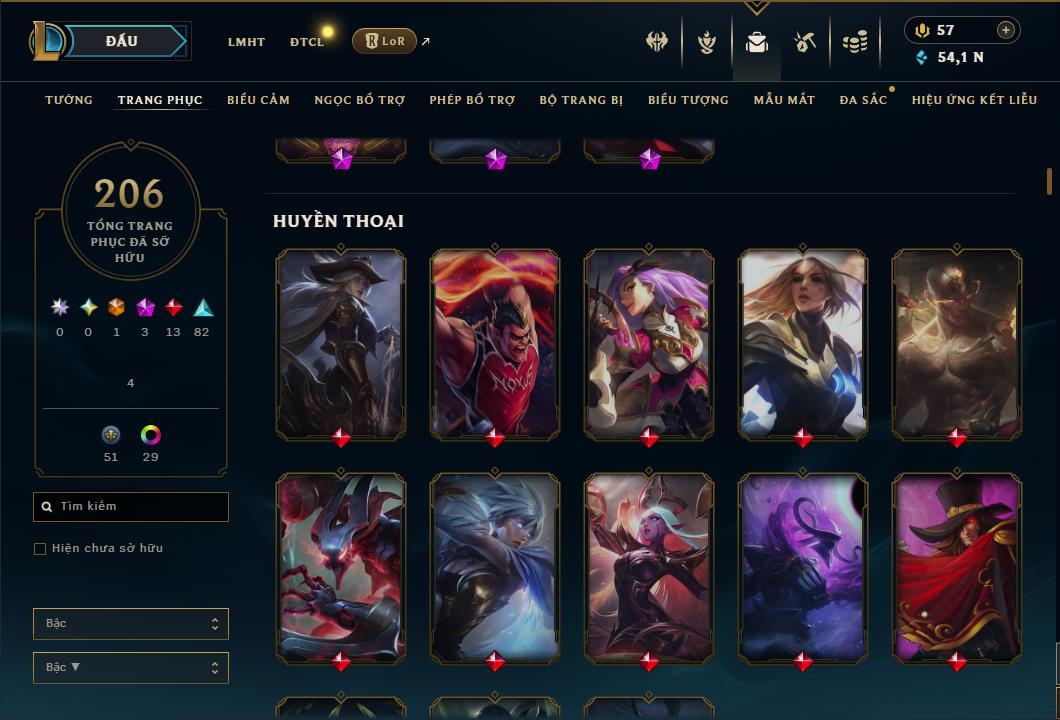Add currency with the plus button
Viewport: 1060px width, 720px height.
coord(1006,30)
